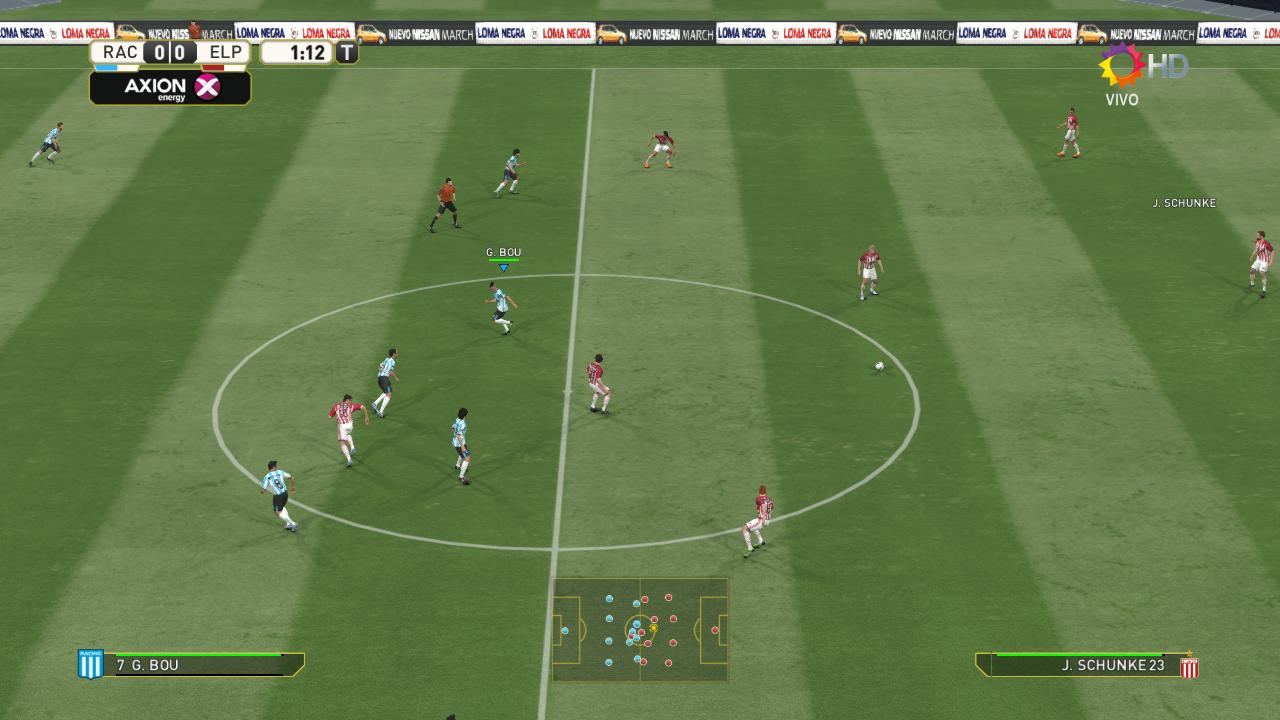Click the AXION energy sponsor banner

170,88
